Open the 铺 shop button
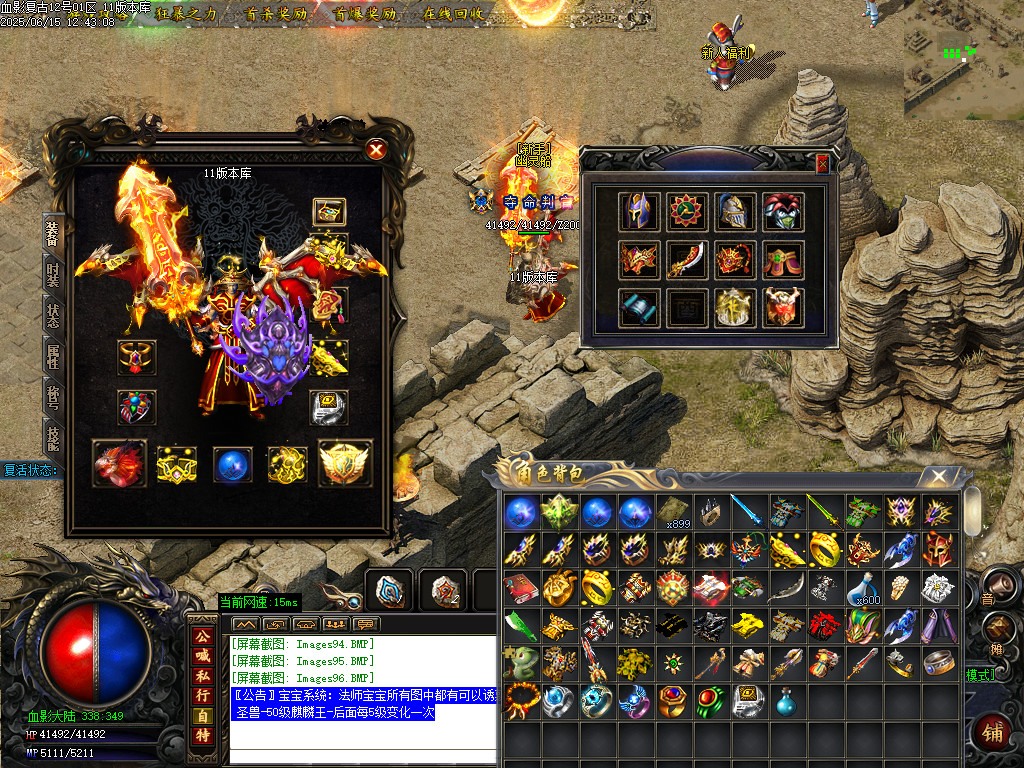The image size is (1024, 768). pos(992,733)
